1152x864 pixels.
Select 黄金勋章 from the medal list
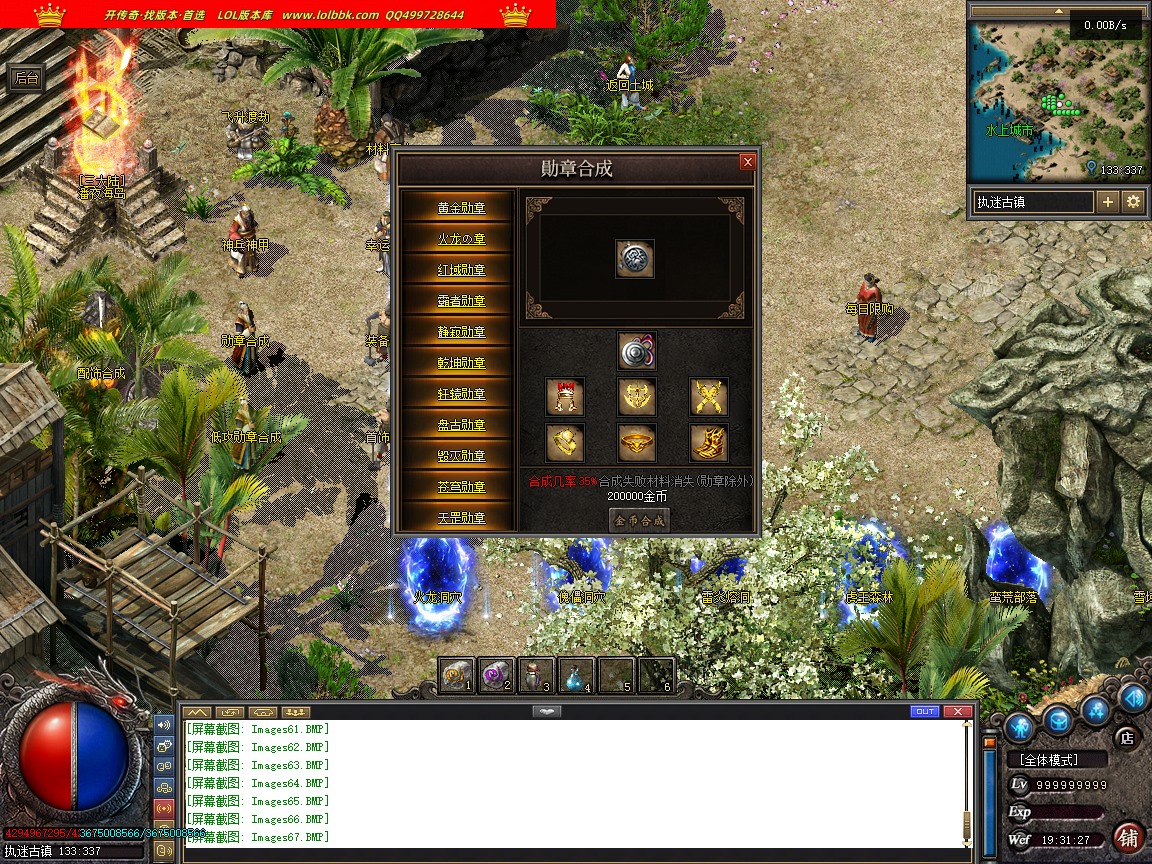(x=461, y=208)
